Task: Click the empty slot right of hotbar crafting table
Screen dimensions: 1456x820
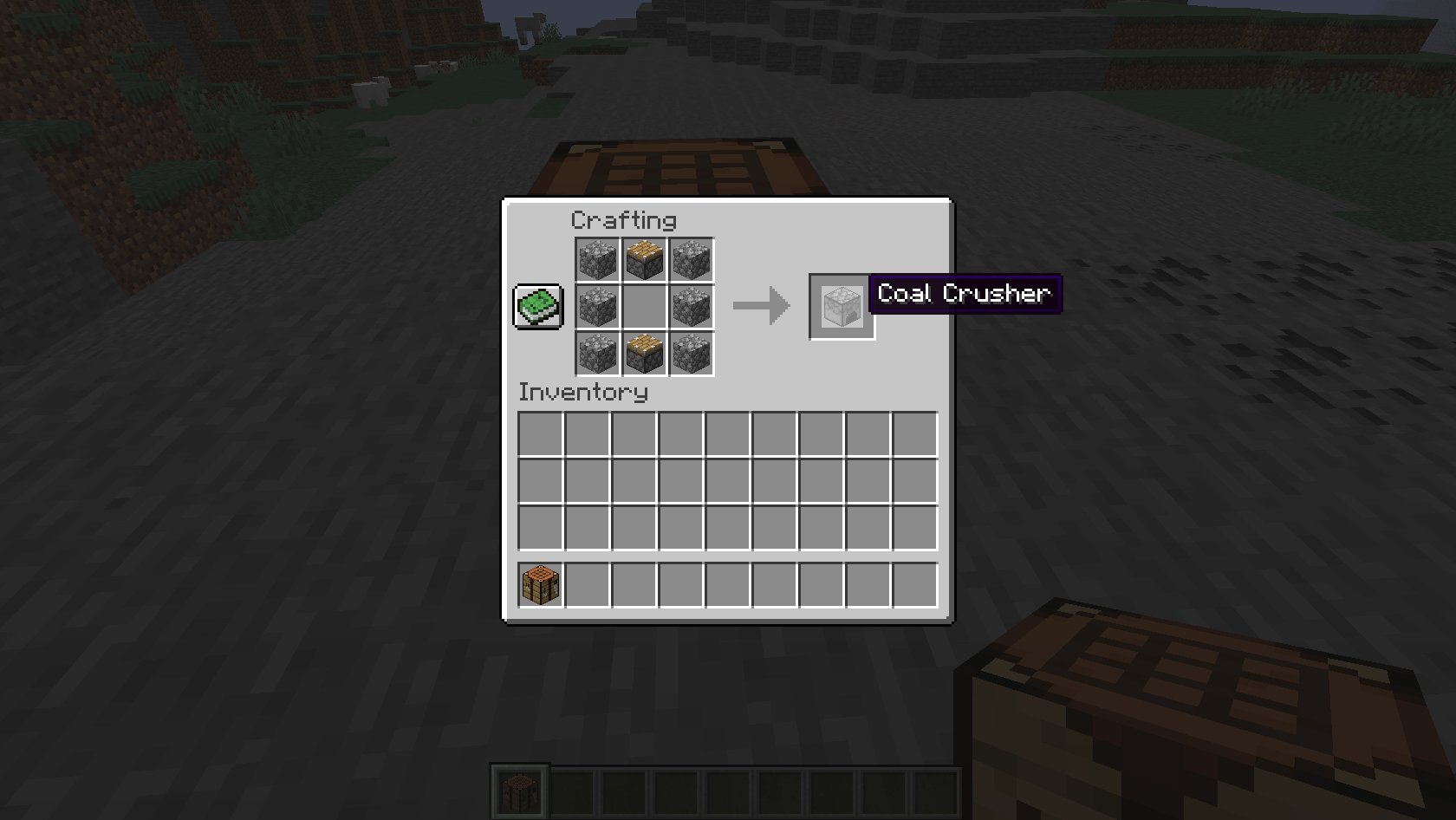Action: coord(585,586)
